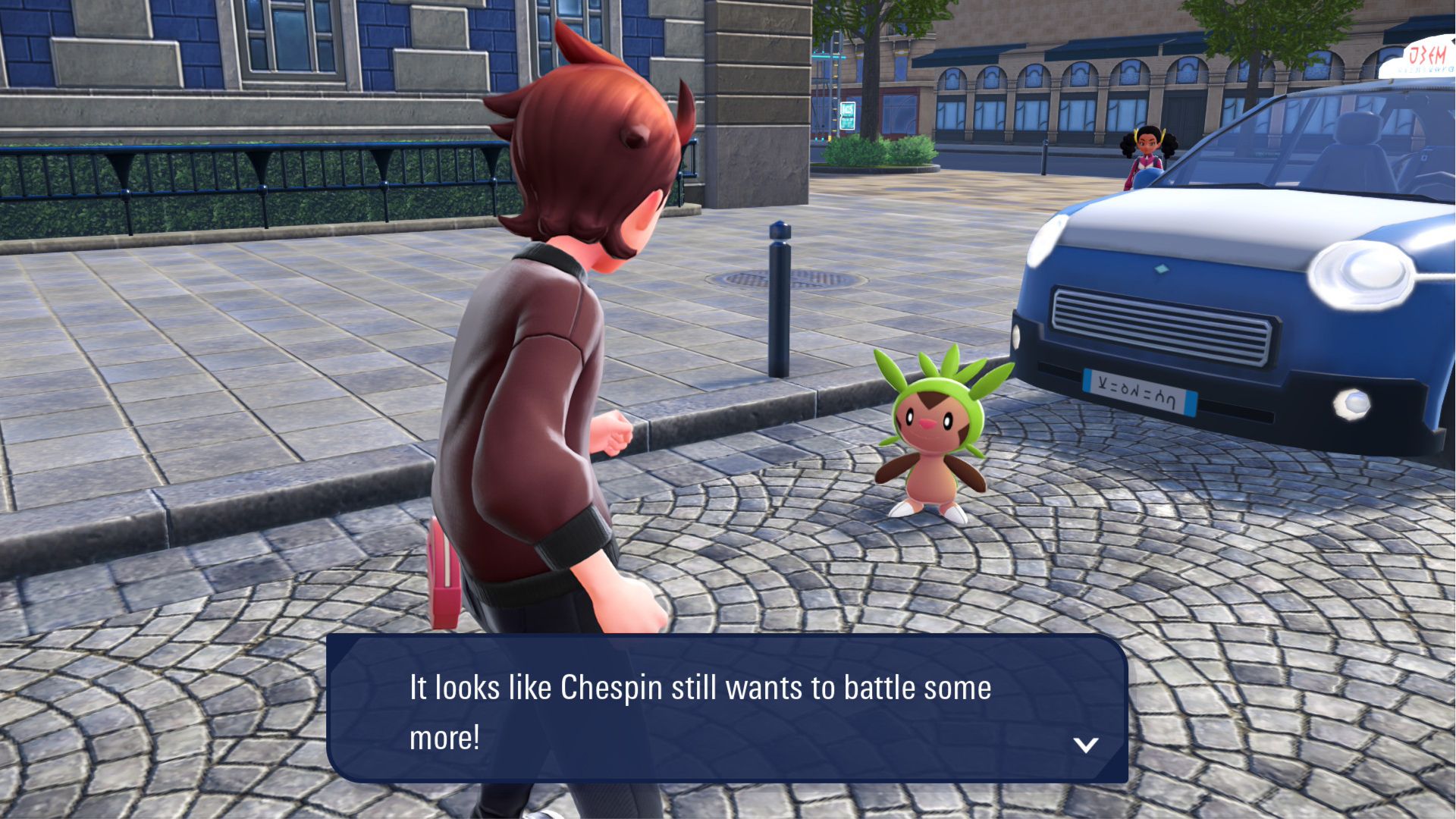Advance dialogue with the down arrow

[x=1086, y=745]
